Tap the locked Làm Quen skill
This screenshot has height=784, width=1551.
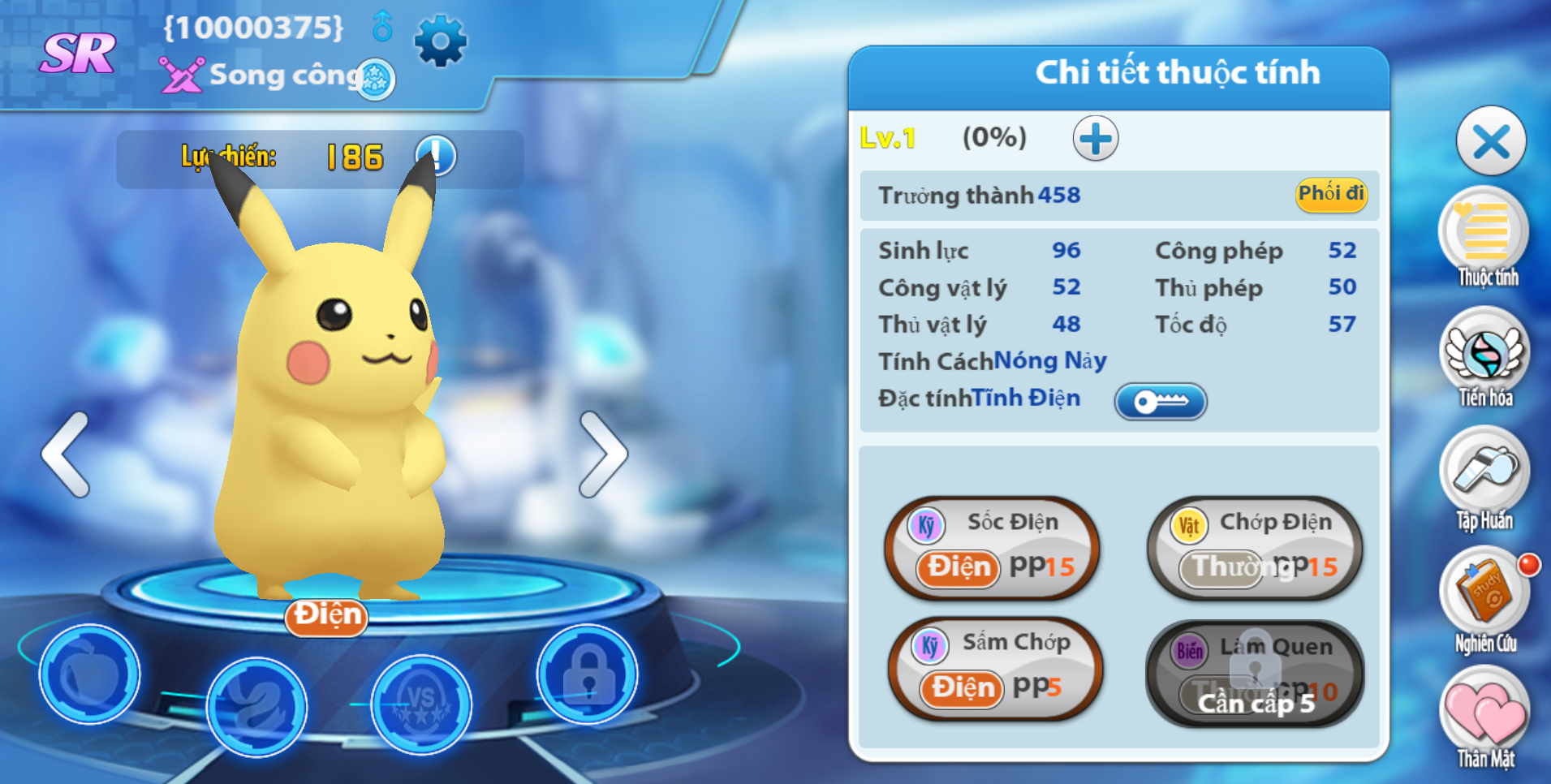tap(1255, 673)
